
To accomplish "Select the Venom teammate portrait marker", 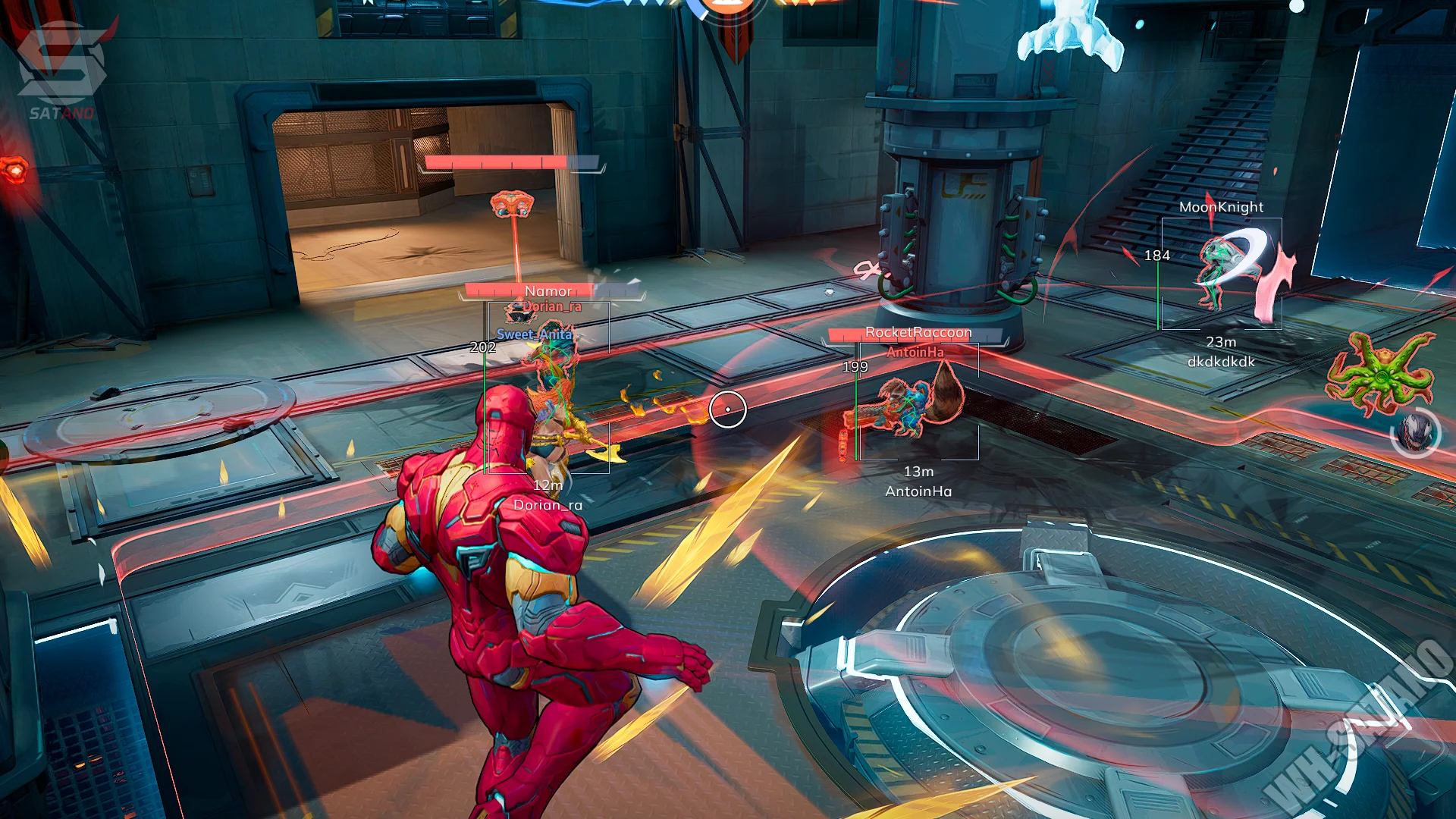I will coord(1416,434).
